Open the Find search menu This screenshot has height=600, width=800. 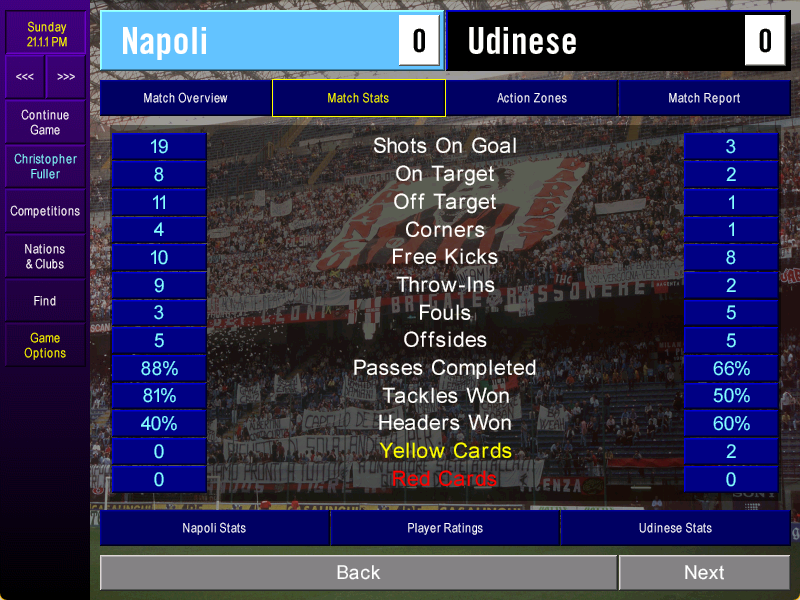[x=45, y=301]
